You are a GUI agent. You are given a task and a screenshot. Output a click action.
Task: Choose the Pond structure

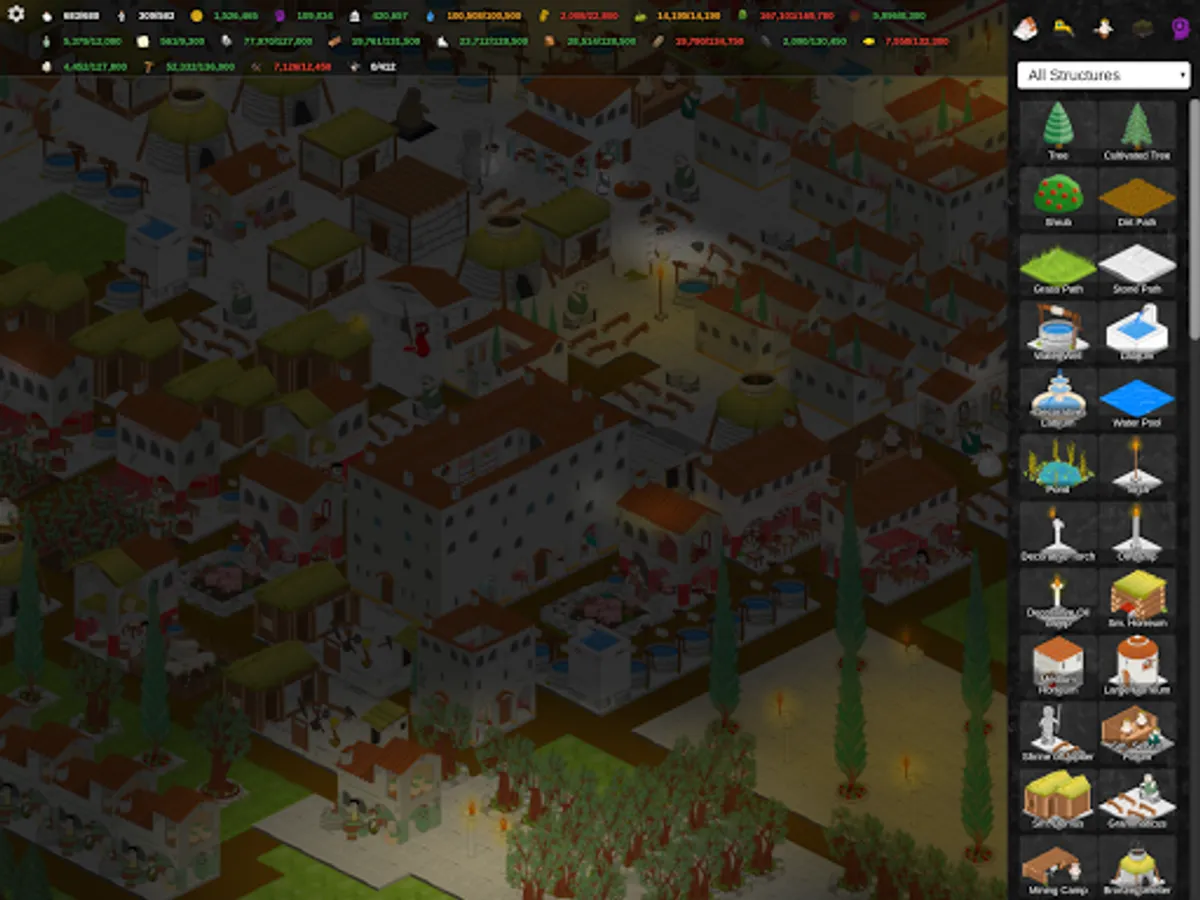click(x=1058, y=465)
